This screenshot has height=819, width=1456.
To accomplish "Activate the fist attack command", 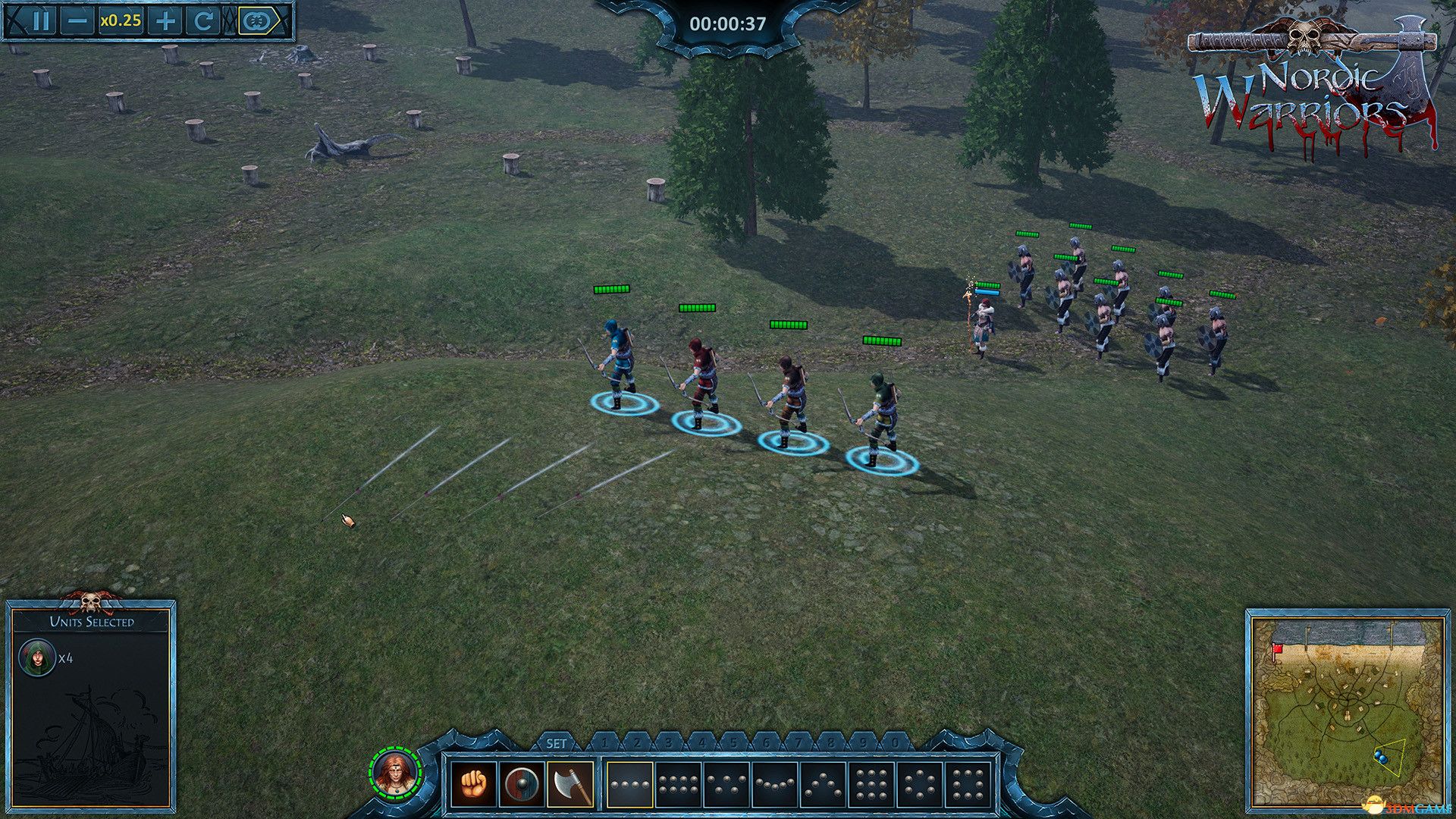I will click(473, 785).
